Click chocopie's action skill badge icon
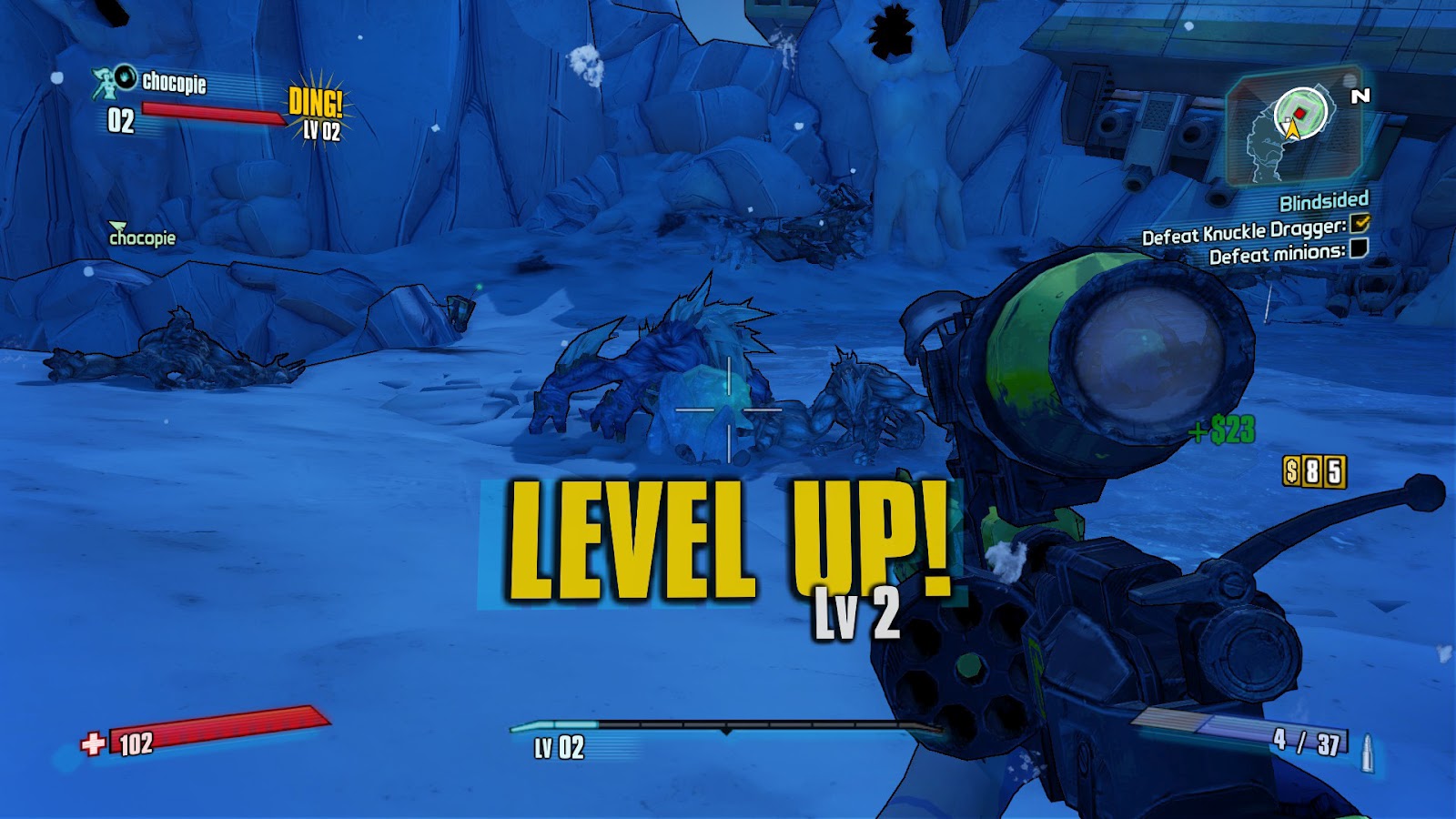 [126, 78]
